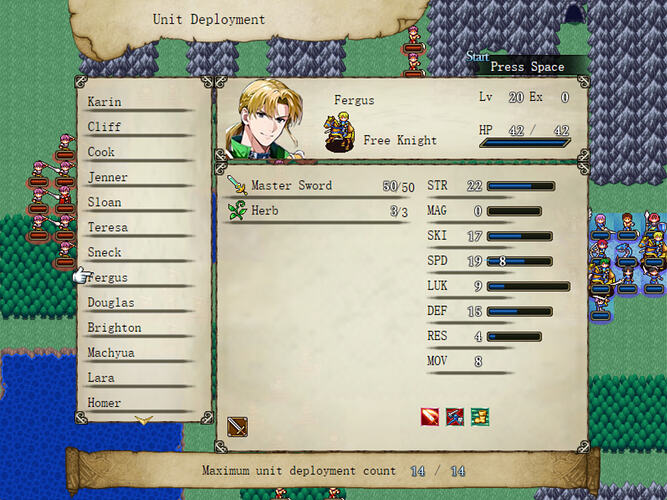Image resolution: width=667 pixels, height=500 pixels.
Task: Pick Jenner in the unit list
Action: pos(108,177)
